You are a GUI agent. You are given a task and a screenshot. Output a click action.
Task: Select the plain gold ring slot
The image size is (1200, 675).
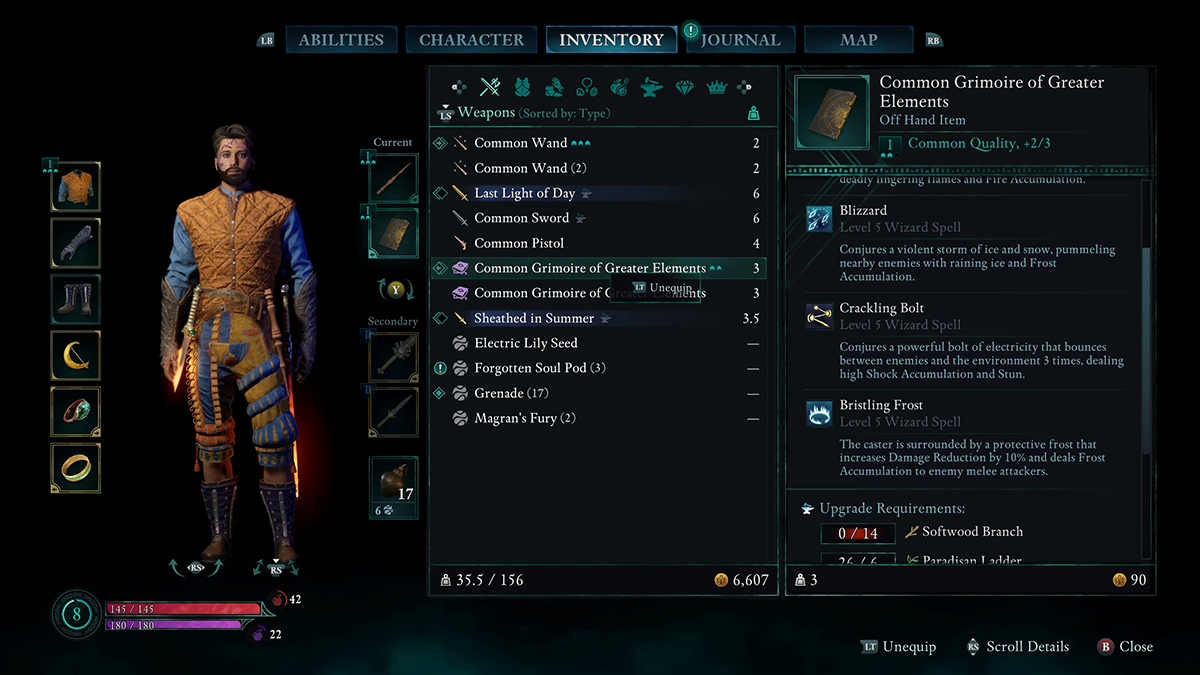[76, 467]
